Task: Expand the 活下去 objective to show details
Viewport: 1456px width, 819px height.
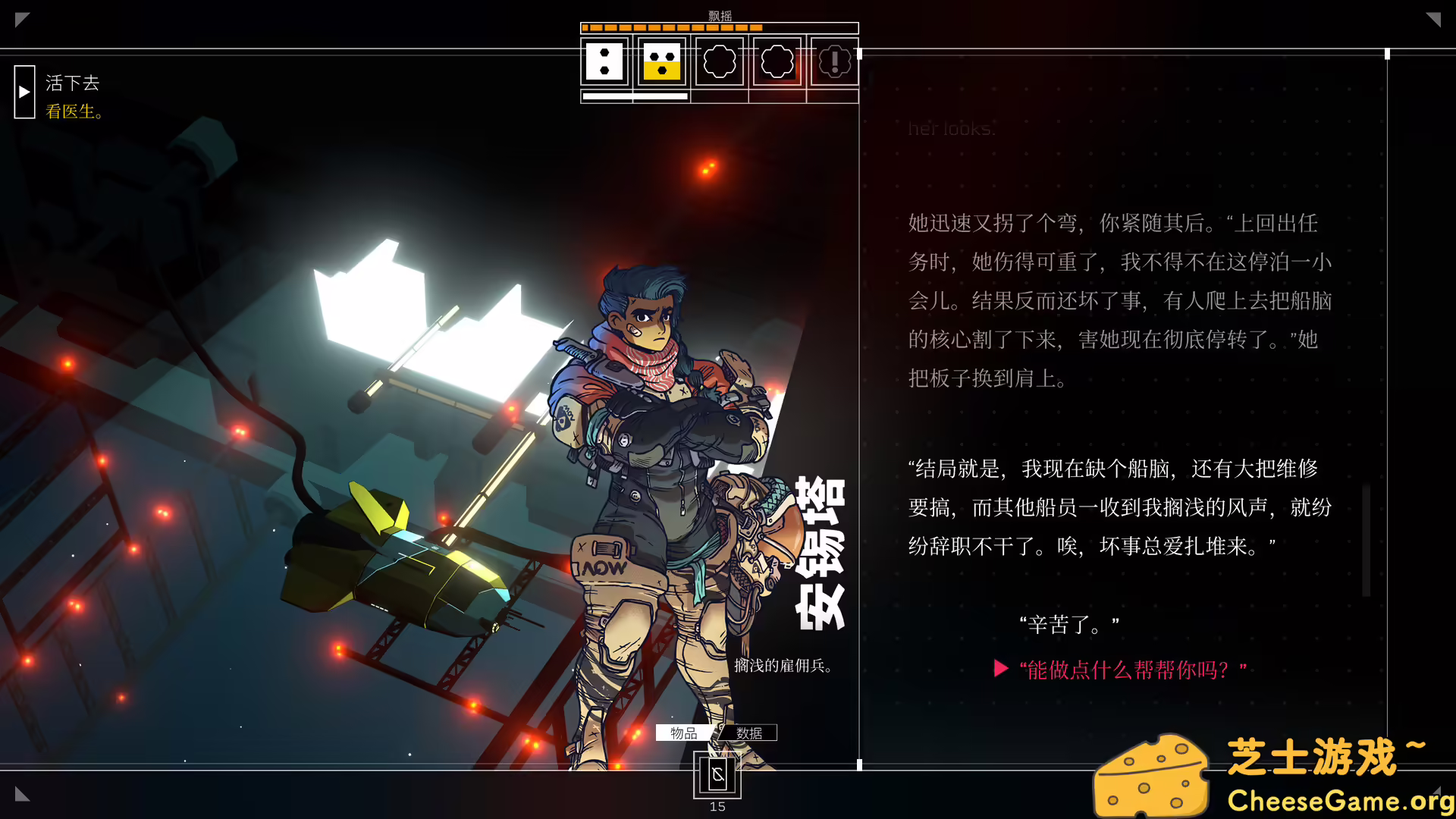Action: click(73, 83)
